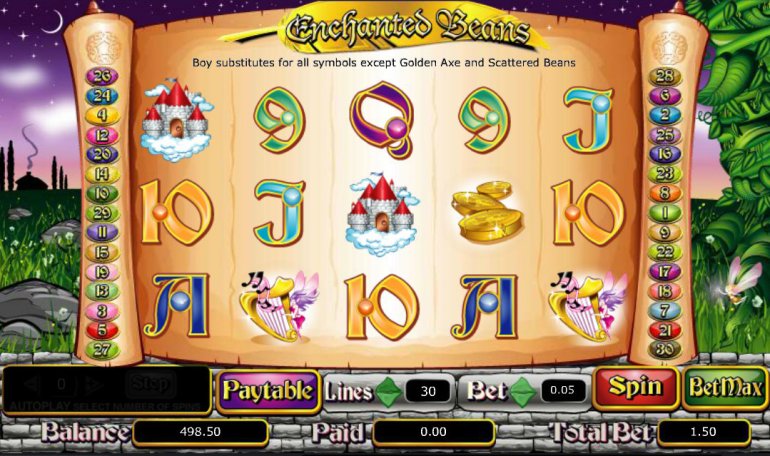This screenshot has width=770, height=456.
Task: Select payline marker 5
Action: point(103,329)
